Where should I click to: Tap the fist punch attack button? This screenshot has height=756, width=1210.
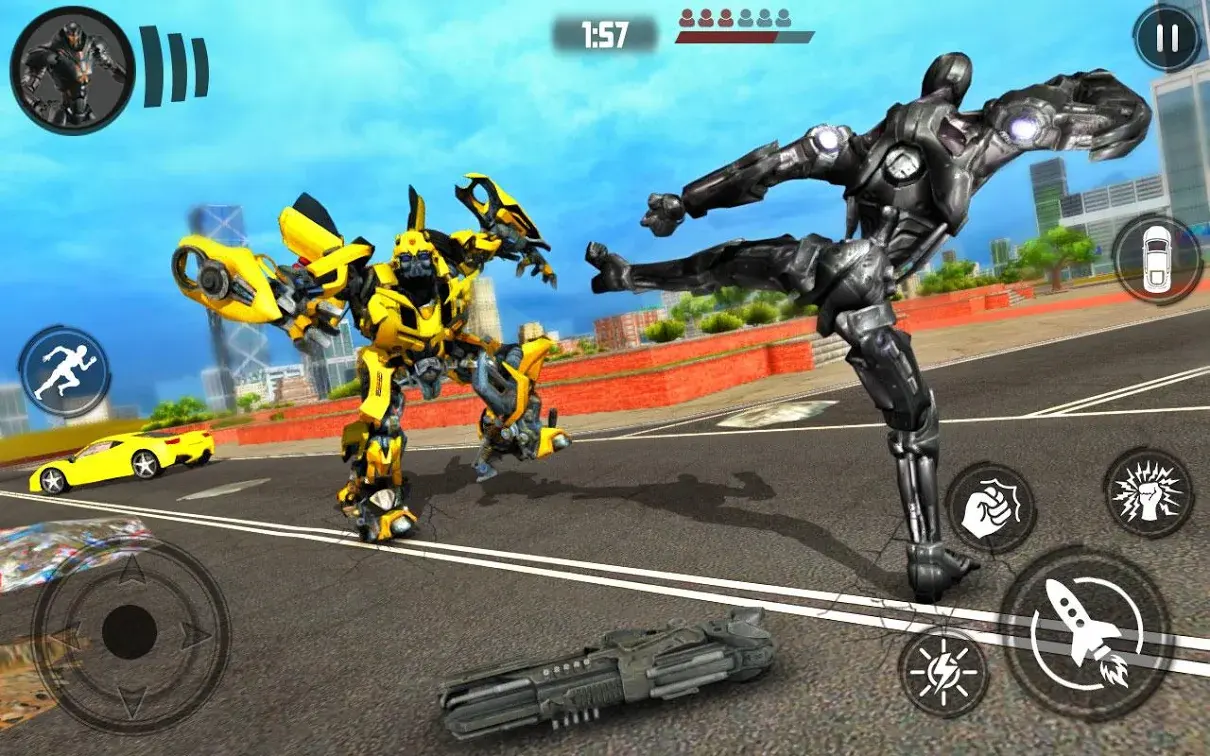pyautogui.click(x=990, y=508)
